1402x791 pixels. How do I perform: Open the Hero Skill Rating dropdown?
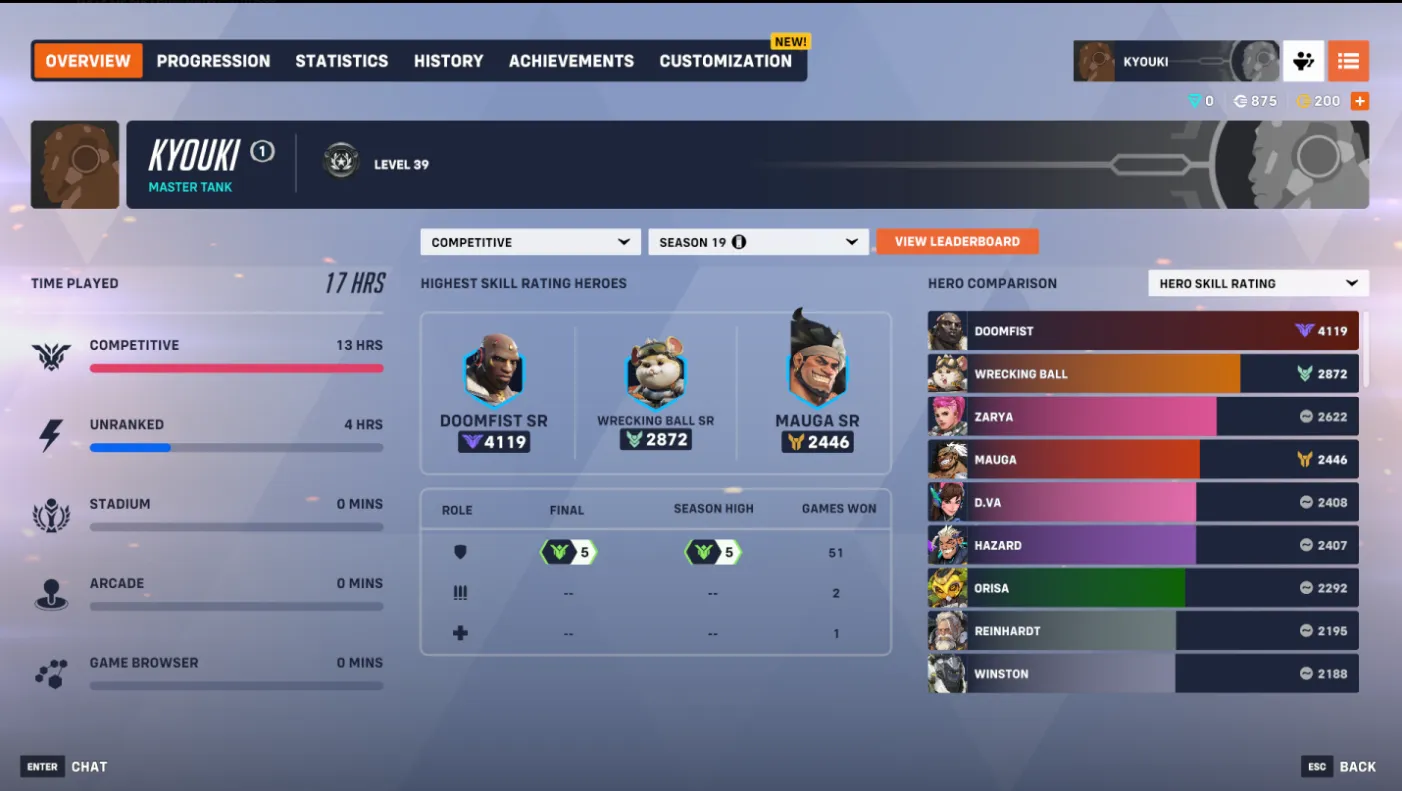(x=1257, y=283)
